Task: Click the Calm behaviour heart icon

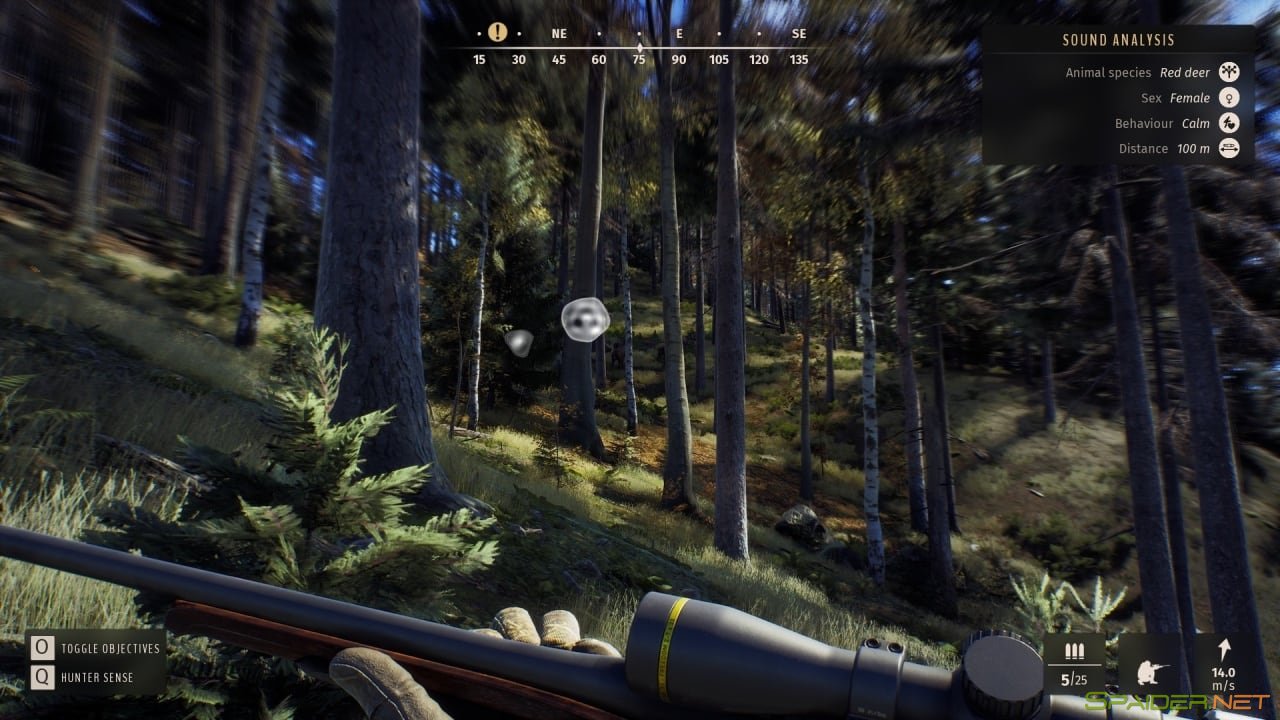Action: (x=1229, y=123)
